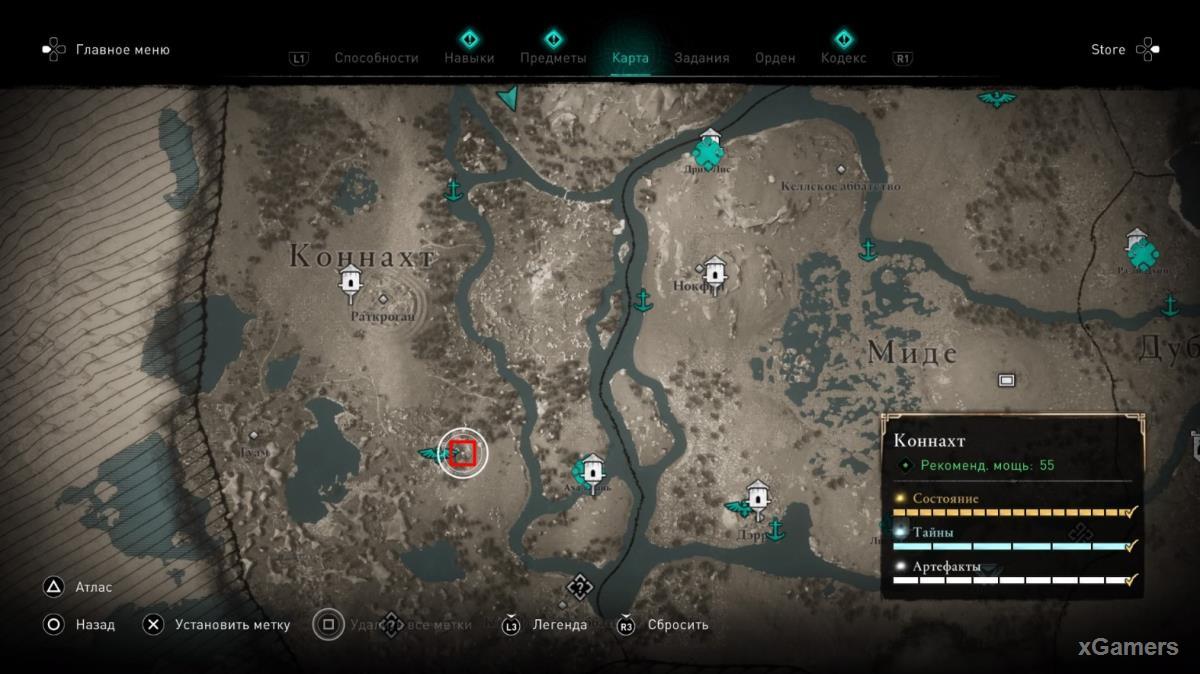Go back with the Назад button

pyautogui.click(x=95, y=625)
